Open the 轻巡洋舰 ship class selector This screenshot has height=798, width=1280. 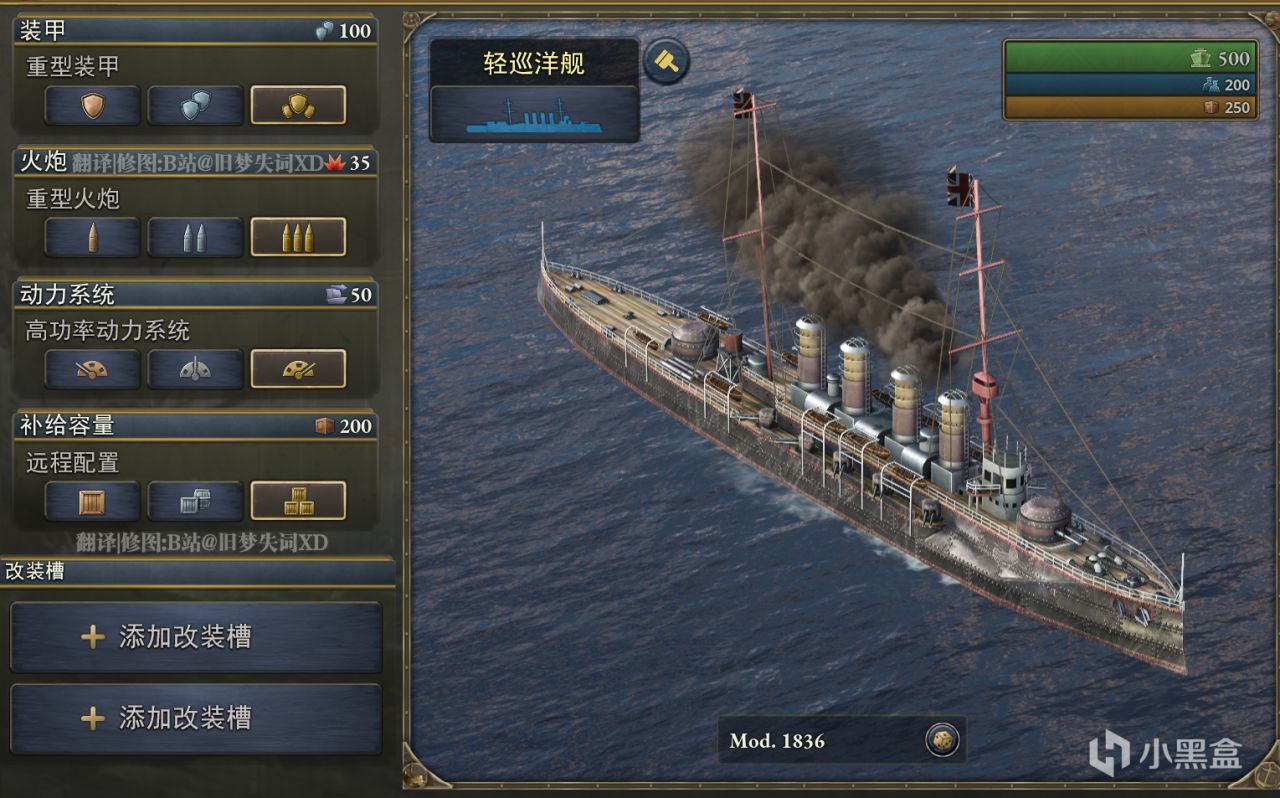pos(534,90)
